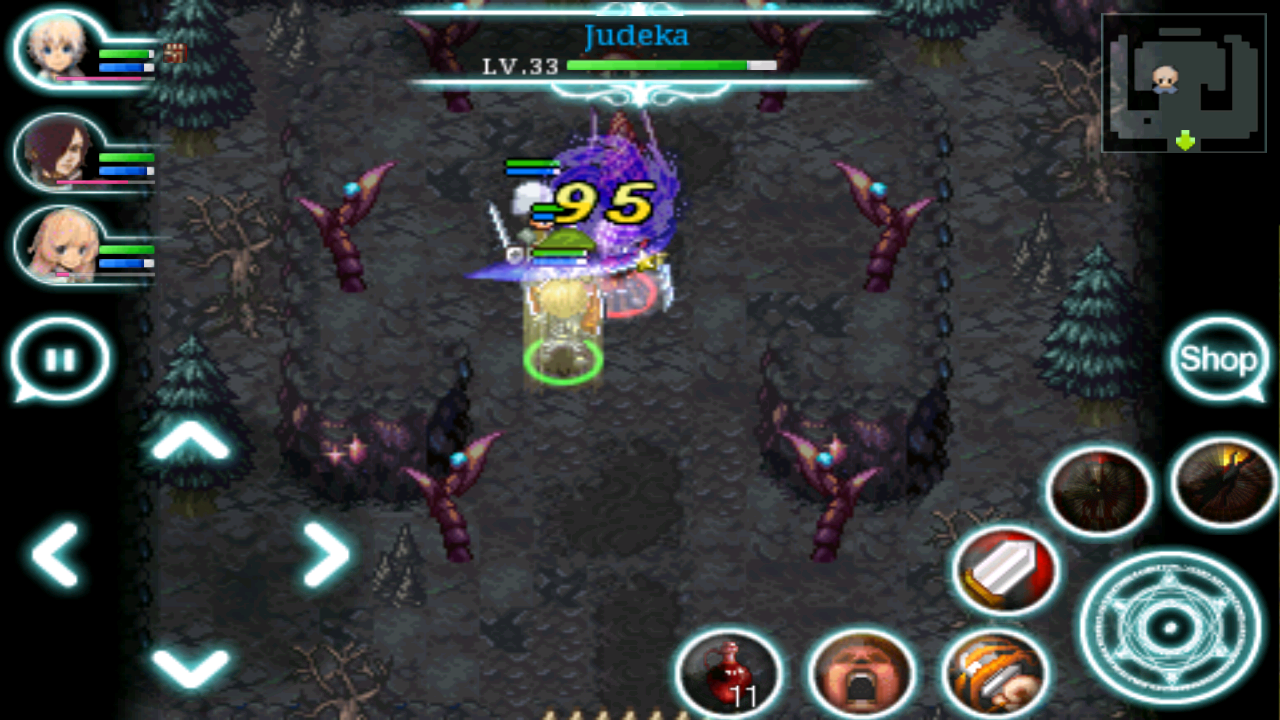Activate the scream skill
Image resolution: width=1280 pixels, height=720 pixels.
tap(863, 675)
